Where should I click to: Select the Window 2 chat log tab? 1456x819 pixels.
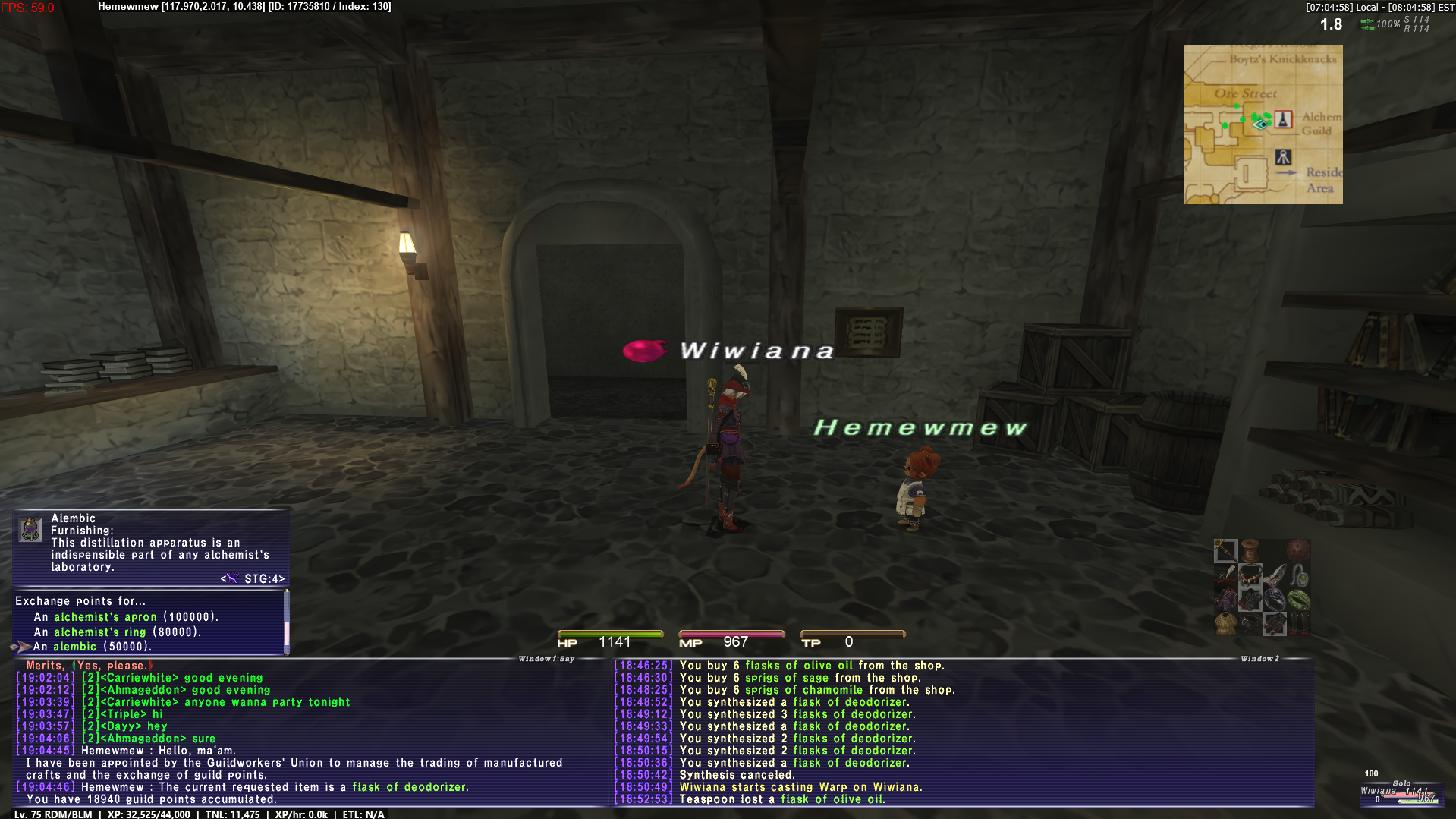(x=1259, y=660)
